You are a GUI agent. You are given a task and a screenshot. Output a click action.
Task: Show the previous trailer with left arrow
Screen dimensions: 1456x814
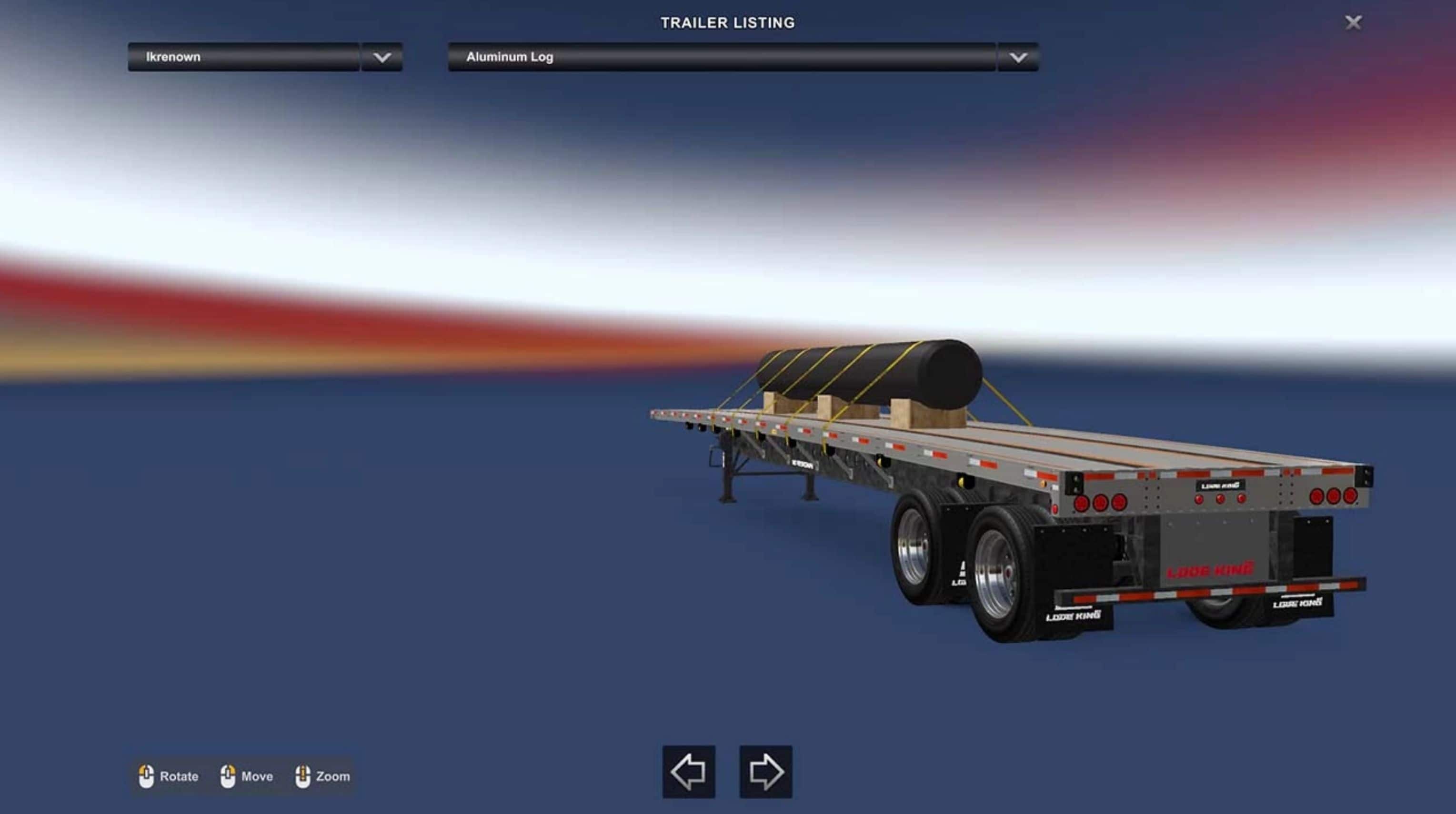click(688, 772)
